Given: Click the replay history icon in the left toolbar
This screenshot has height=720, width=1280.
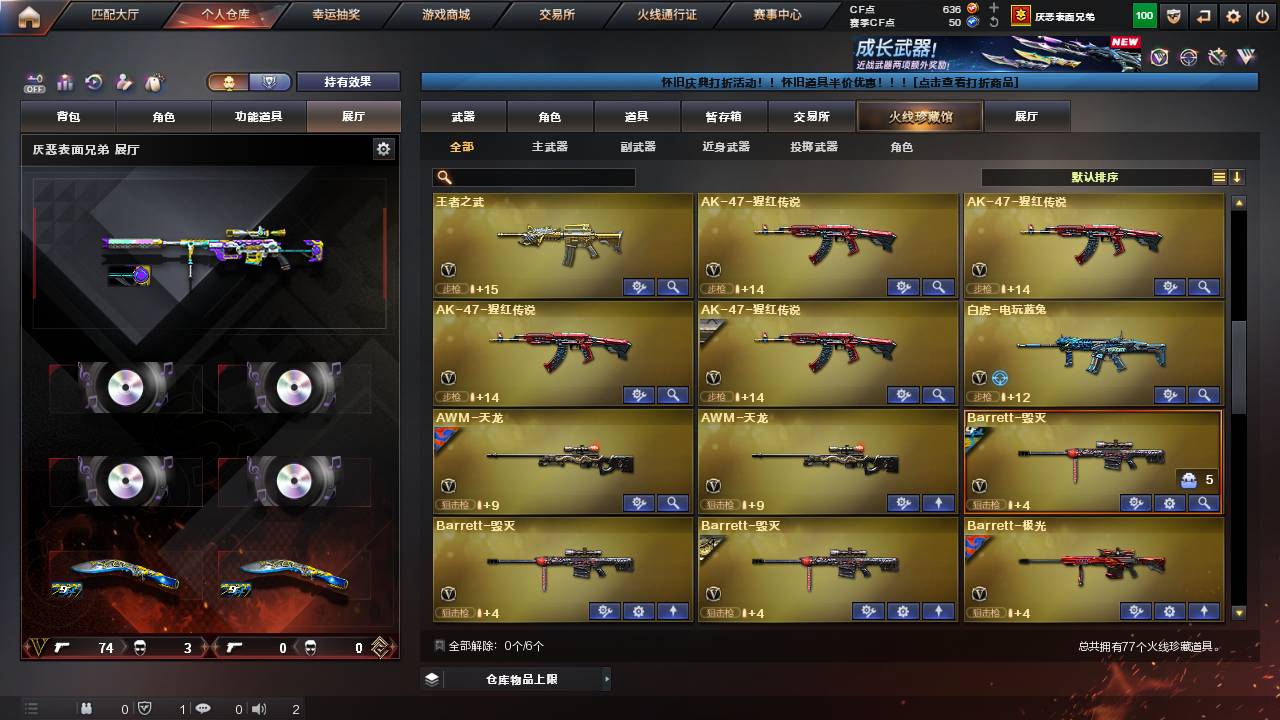Looking at the screenshot, I should click(x=93, y=80).
